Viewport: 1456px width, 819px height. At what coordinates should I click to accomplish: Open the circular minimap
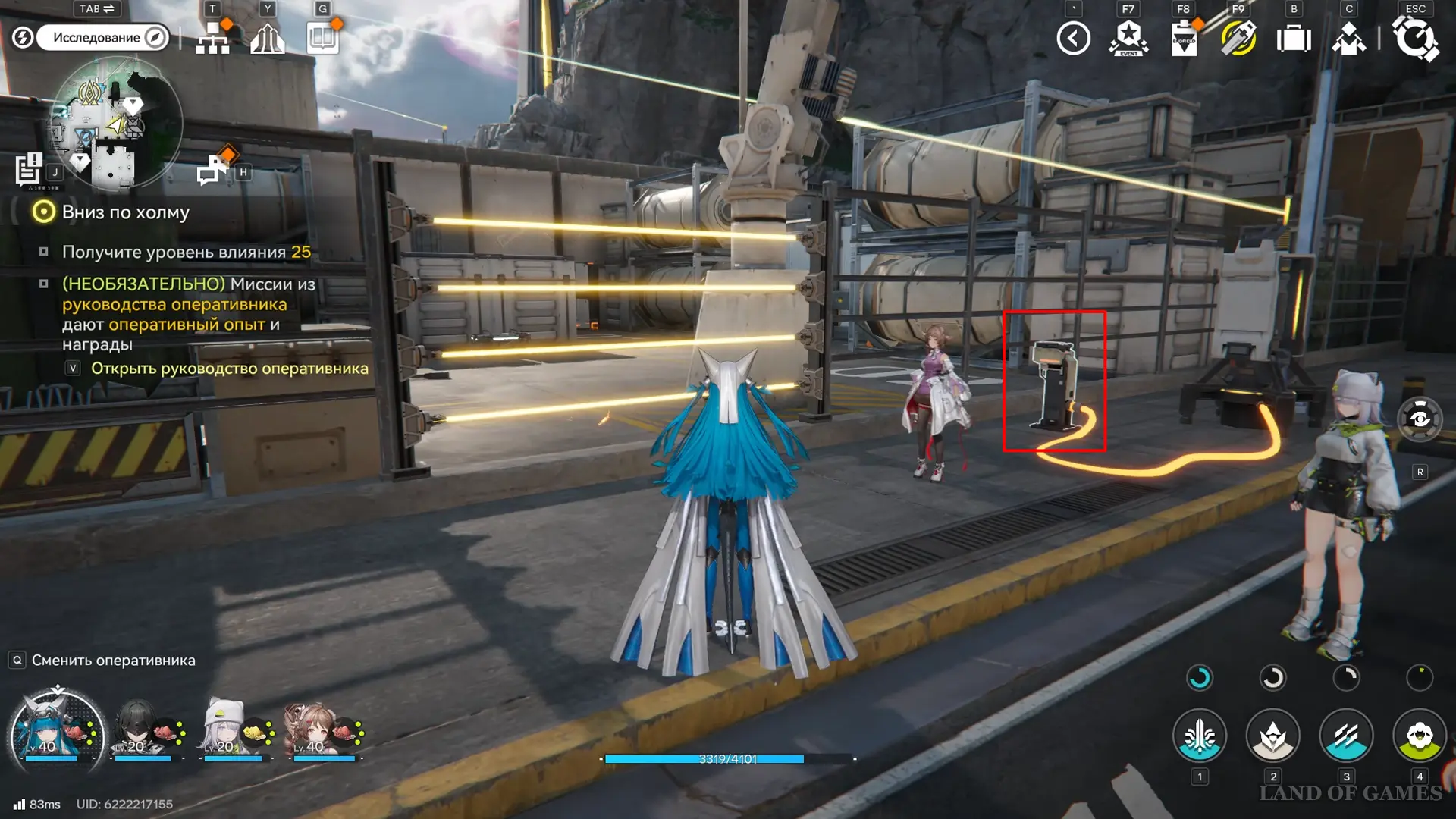tap(116, 124)
